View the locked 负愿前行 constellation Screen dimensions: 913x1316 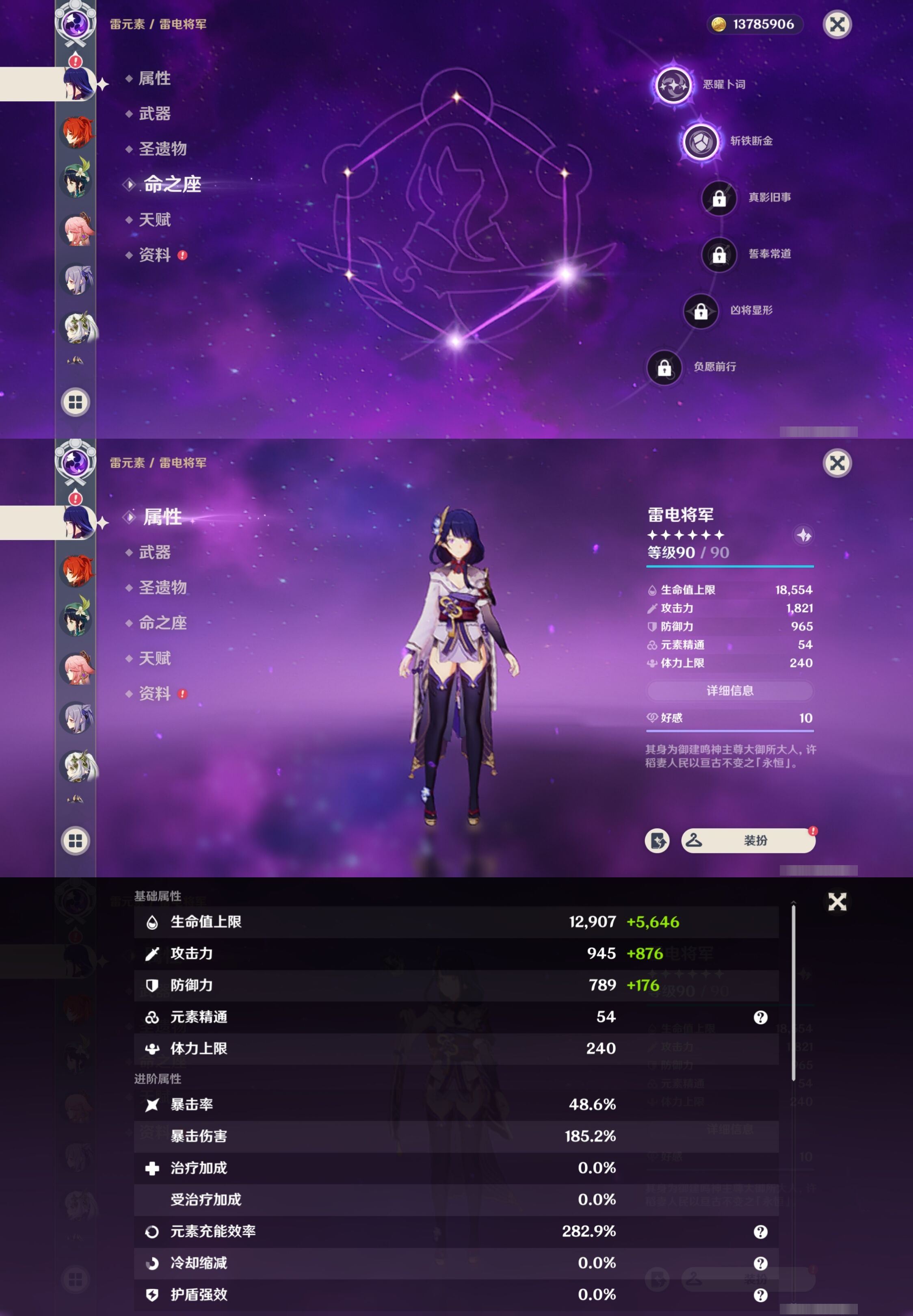(664, 367)
